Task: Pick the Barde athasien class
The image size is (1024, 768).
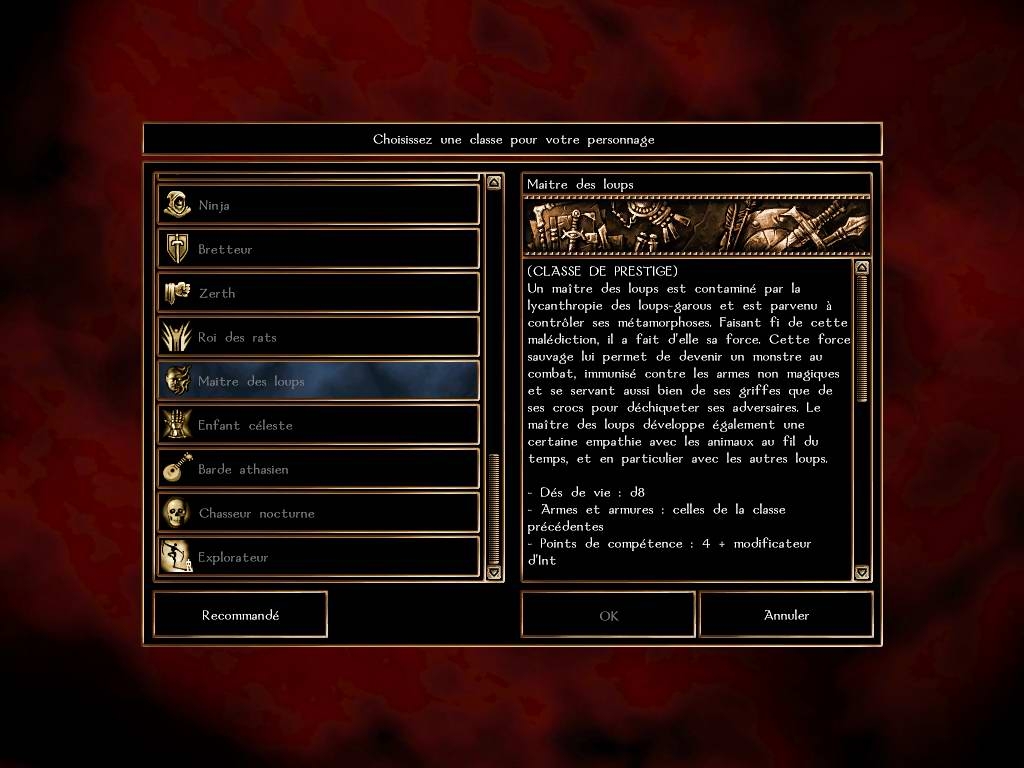Action: point(318,469)
